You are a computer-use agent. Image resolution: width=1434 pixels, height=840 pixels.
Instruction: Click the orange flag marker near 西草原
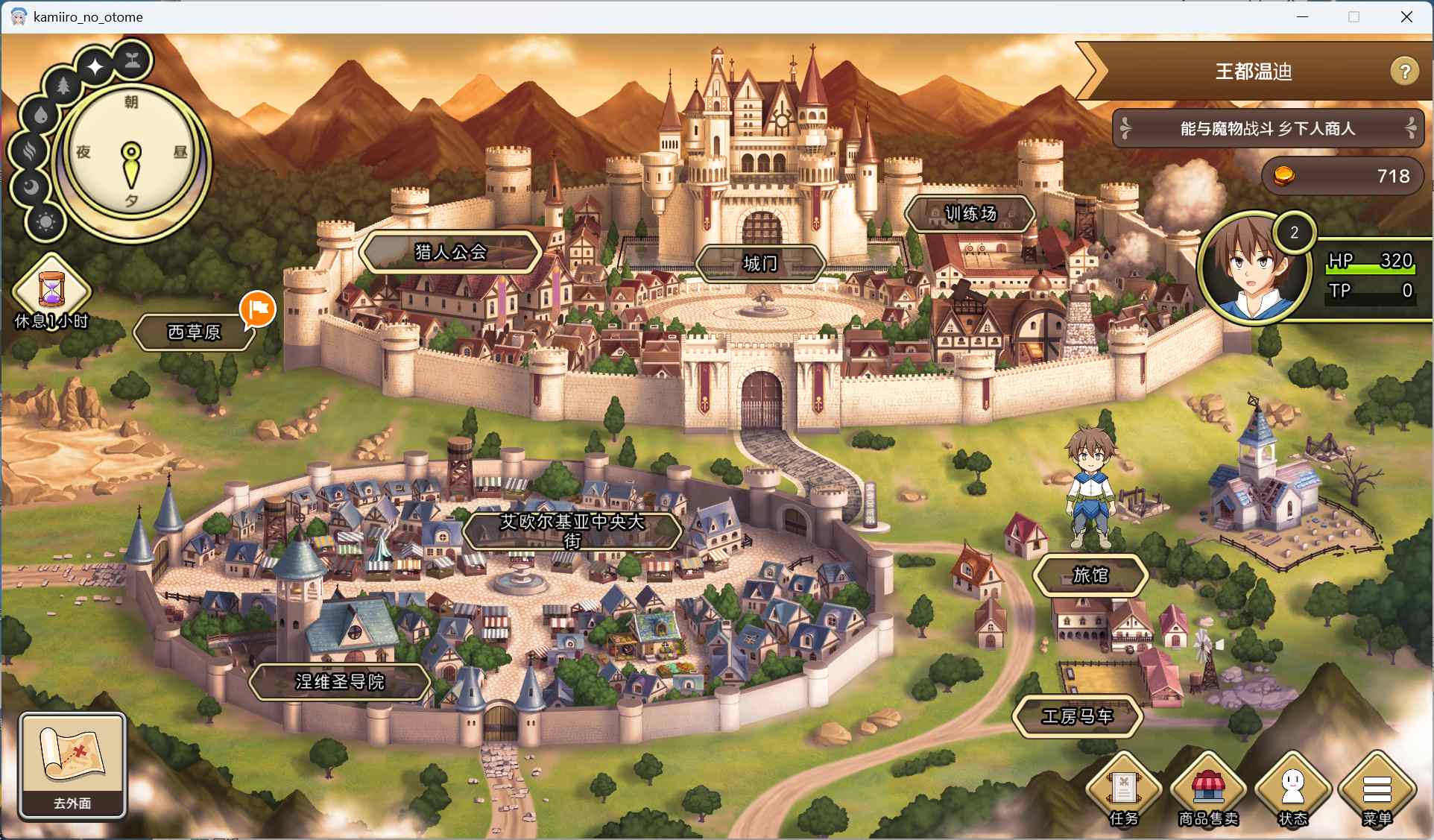258,309
